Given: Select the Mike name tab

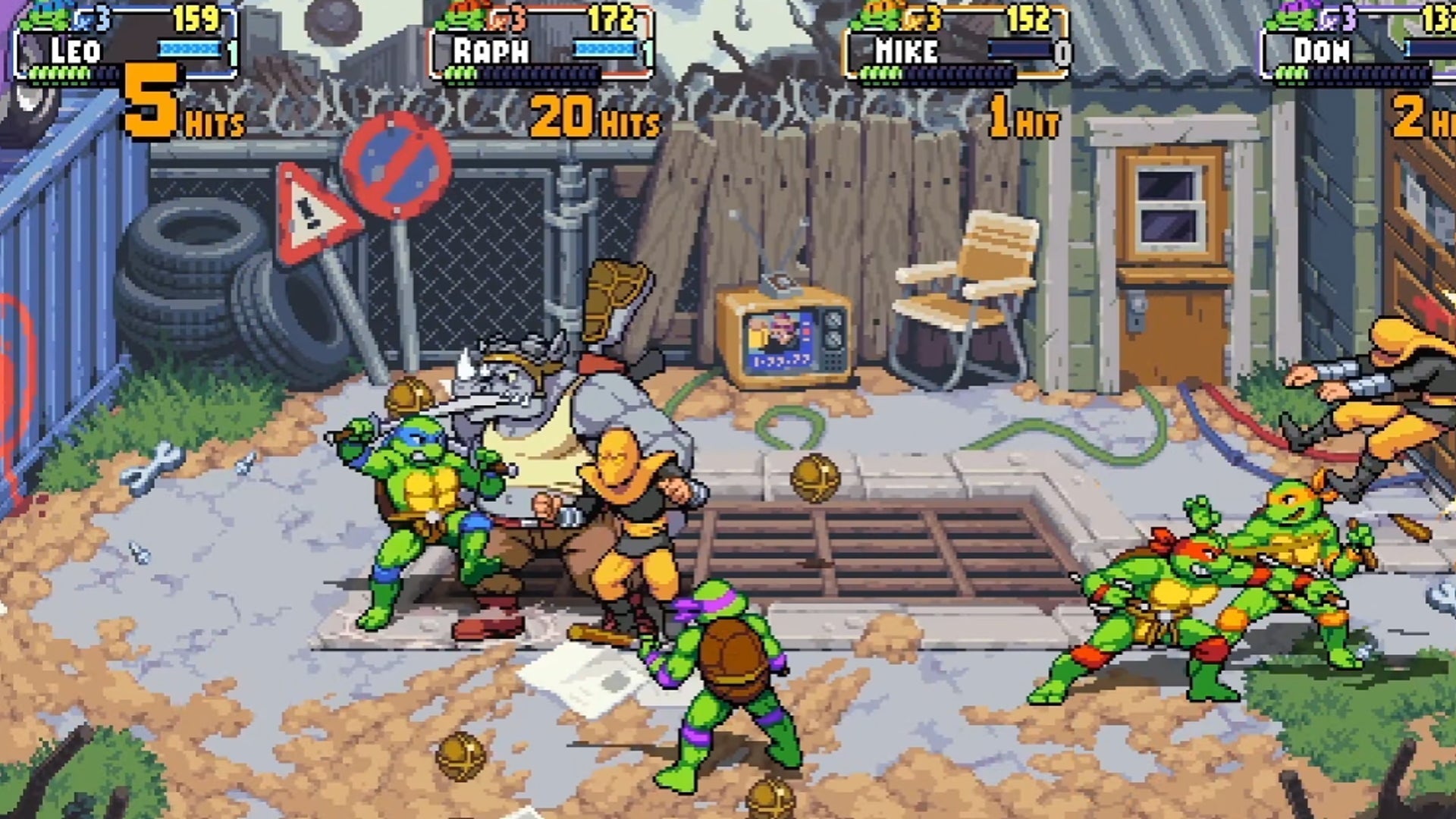Looking at the screenshot, I should [x=906, y=52].
